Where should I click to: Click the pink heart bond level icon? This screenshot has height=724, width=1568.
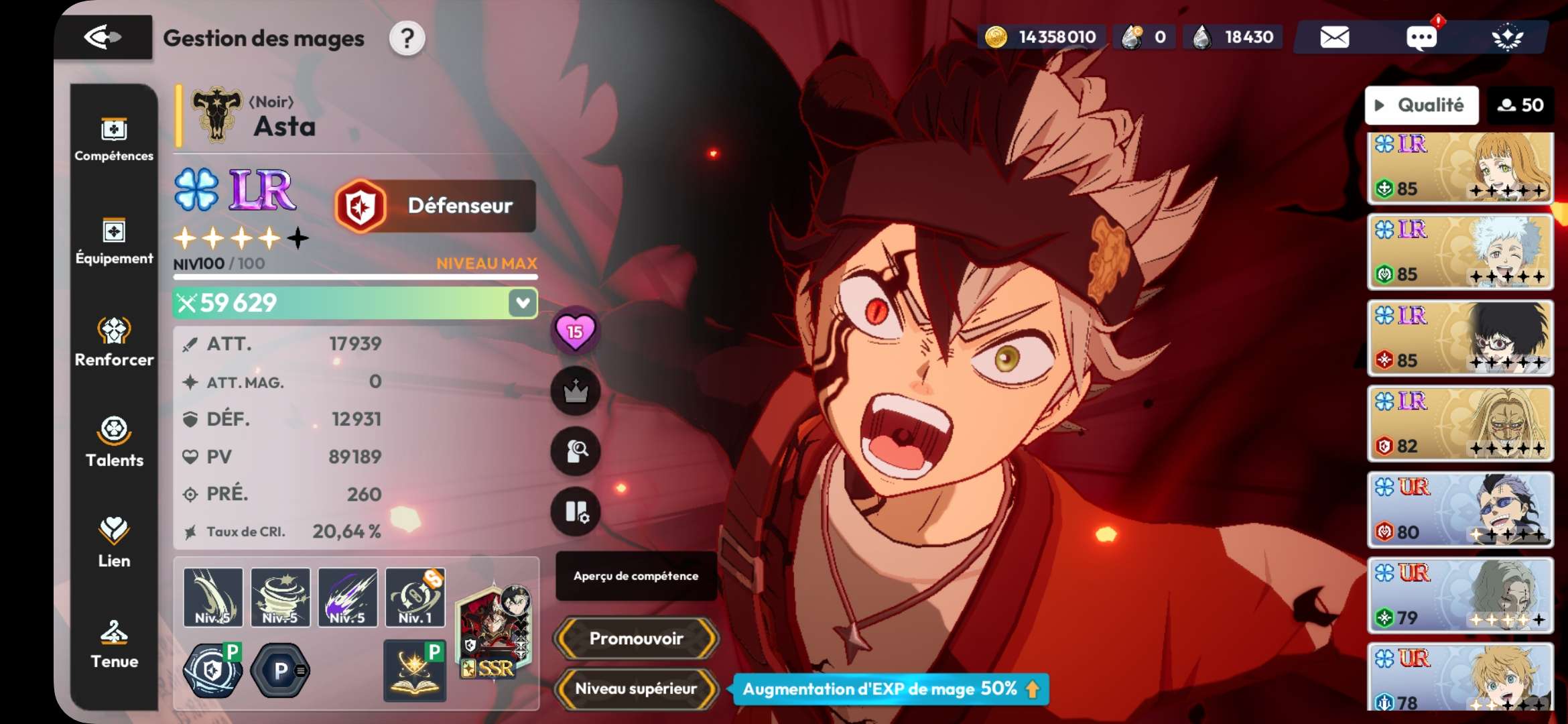tap(575, 331)
